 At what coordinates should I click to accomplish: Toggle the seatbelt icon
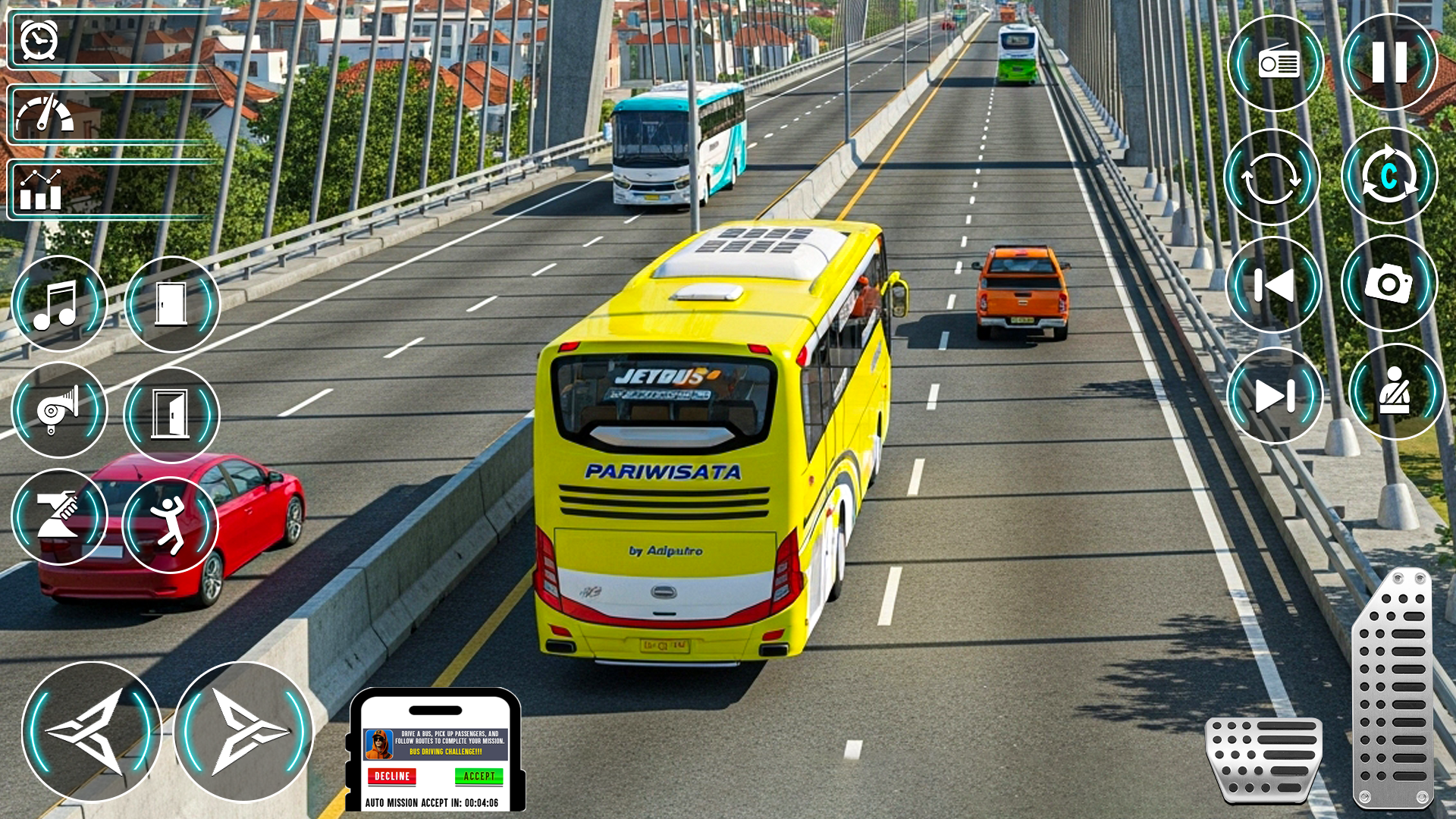pos(1395,393)
